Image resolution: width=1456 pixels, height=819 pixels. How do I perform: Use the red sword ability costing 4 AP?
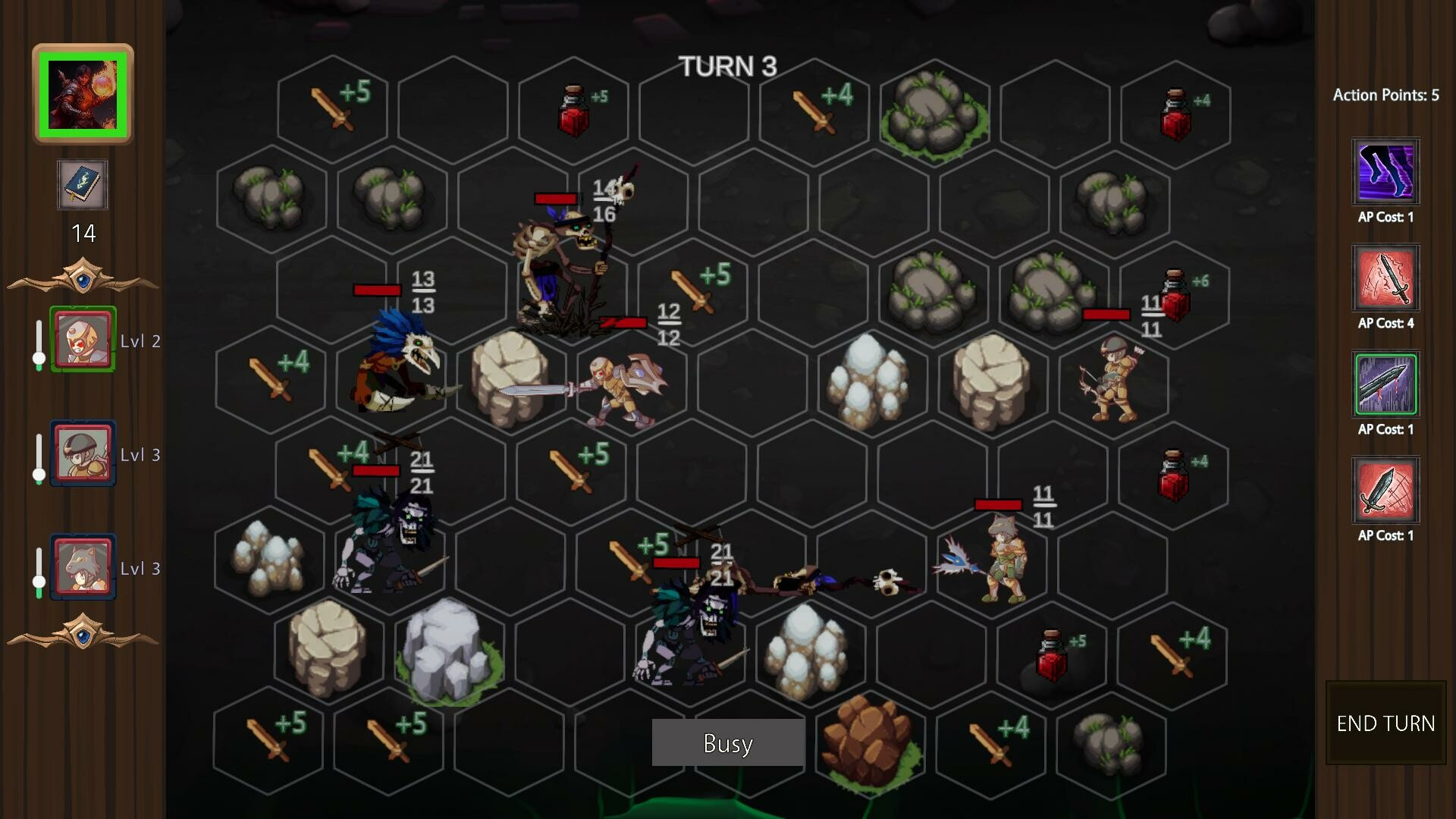point(1385,278)
